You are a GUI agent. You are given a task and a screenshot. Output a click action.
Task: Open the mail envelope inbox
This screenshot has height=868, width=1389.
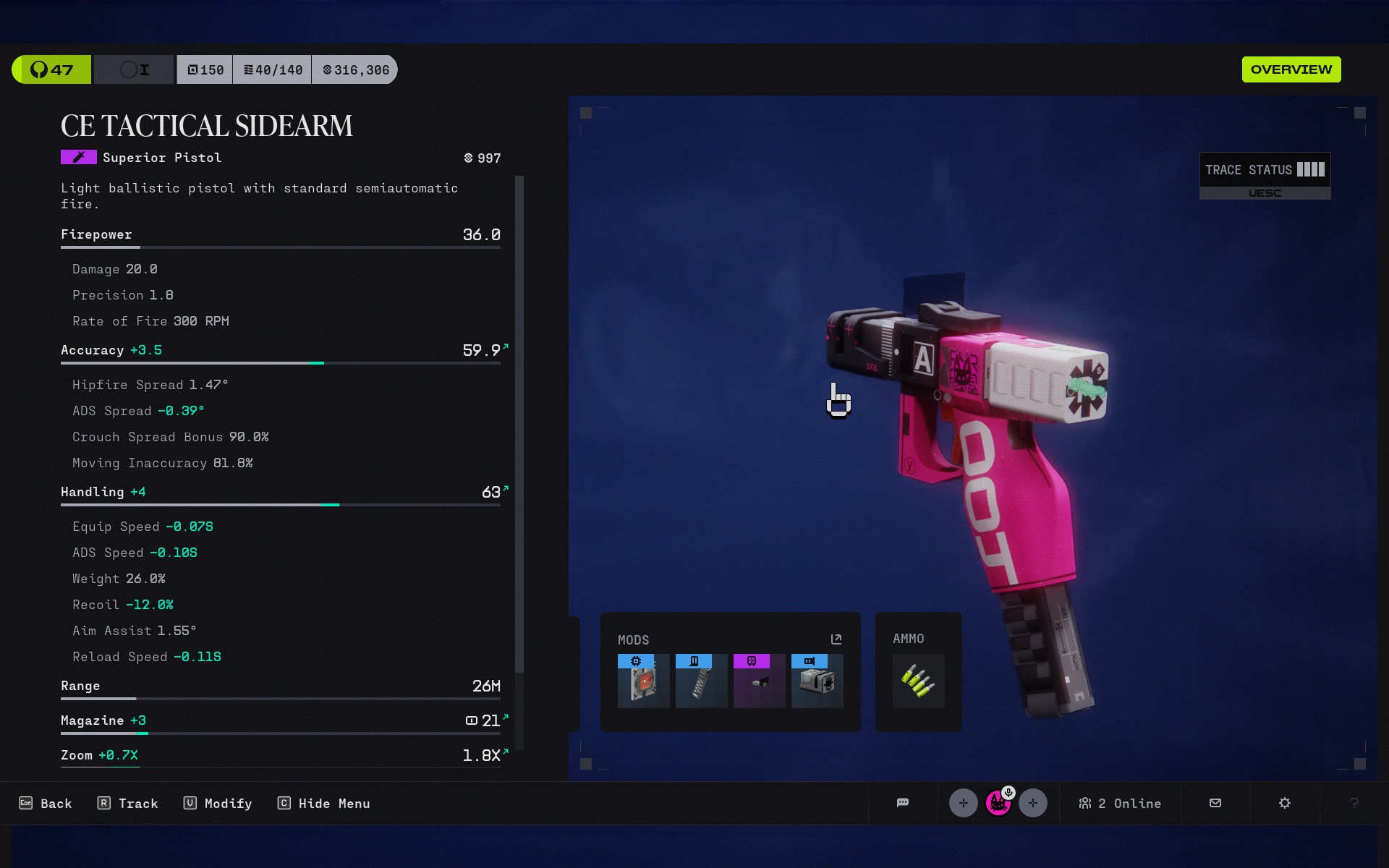pyautogui.click(x=1215, y=803)
